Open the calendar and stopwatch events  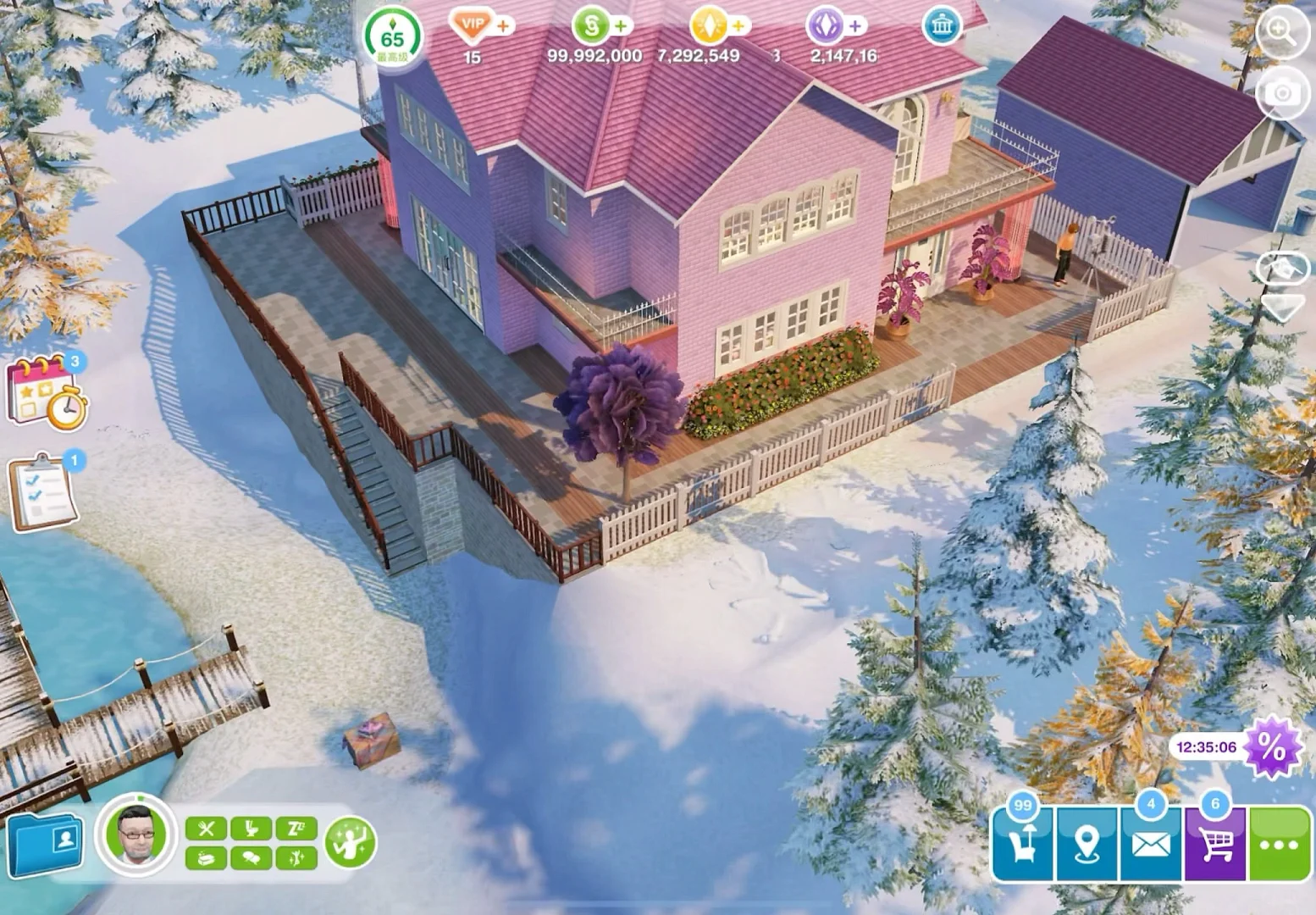(x=47, y=391)
